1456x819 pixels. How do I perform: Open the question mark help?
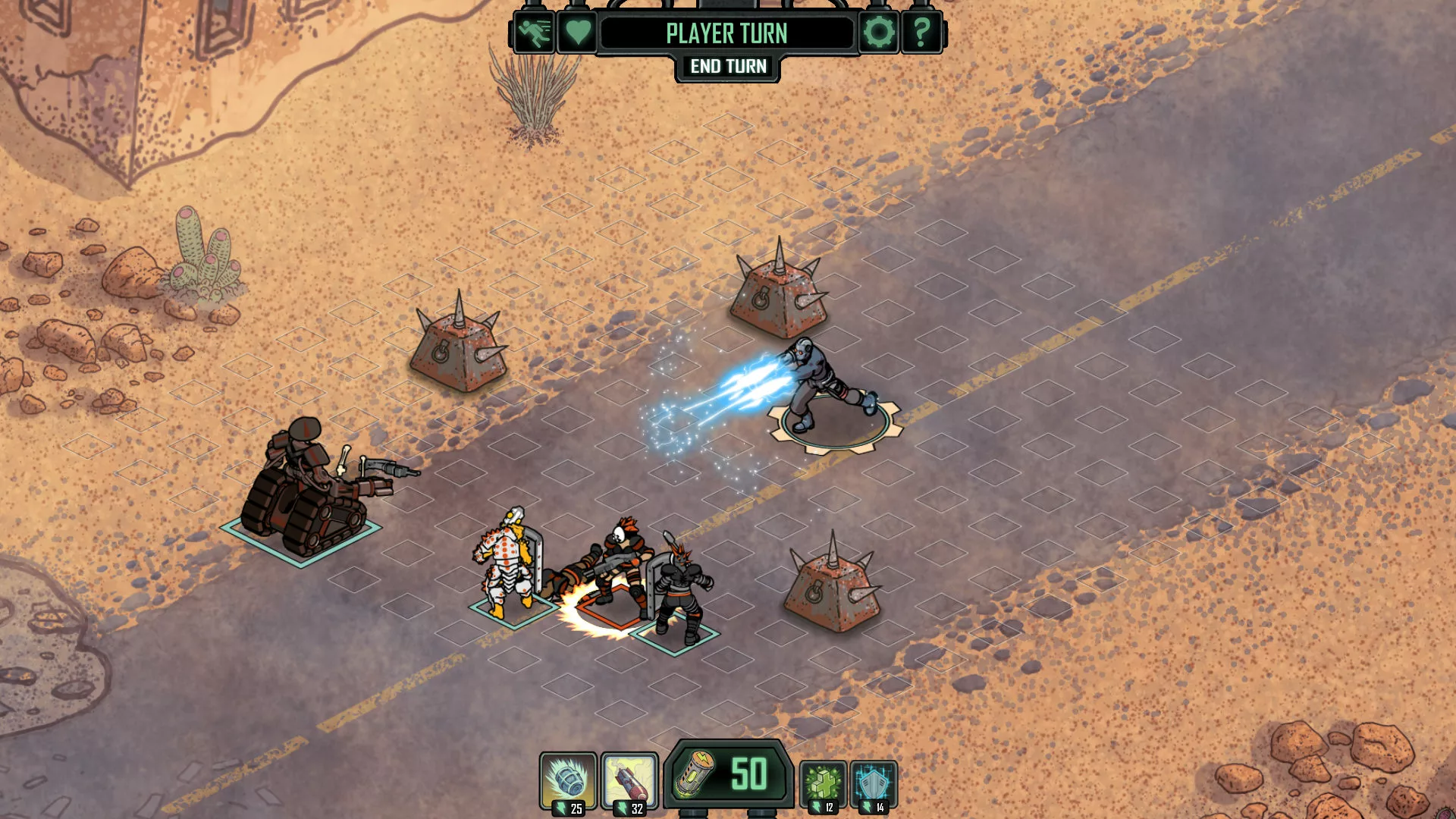pyautogui.click(x=921, y=33)
